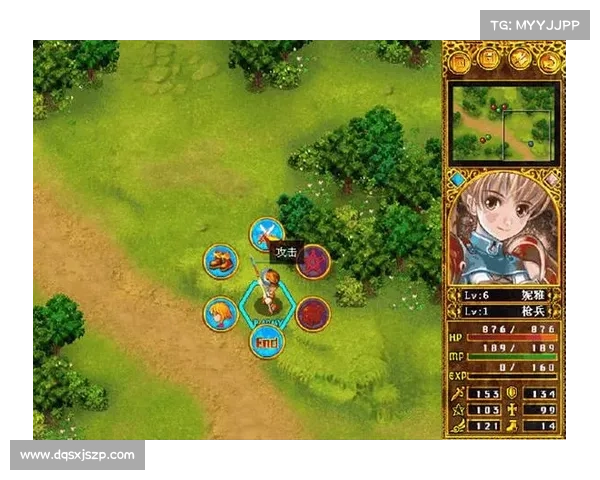Click the blonde character face command

coord(220,313)
